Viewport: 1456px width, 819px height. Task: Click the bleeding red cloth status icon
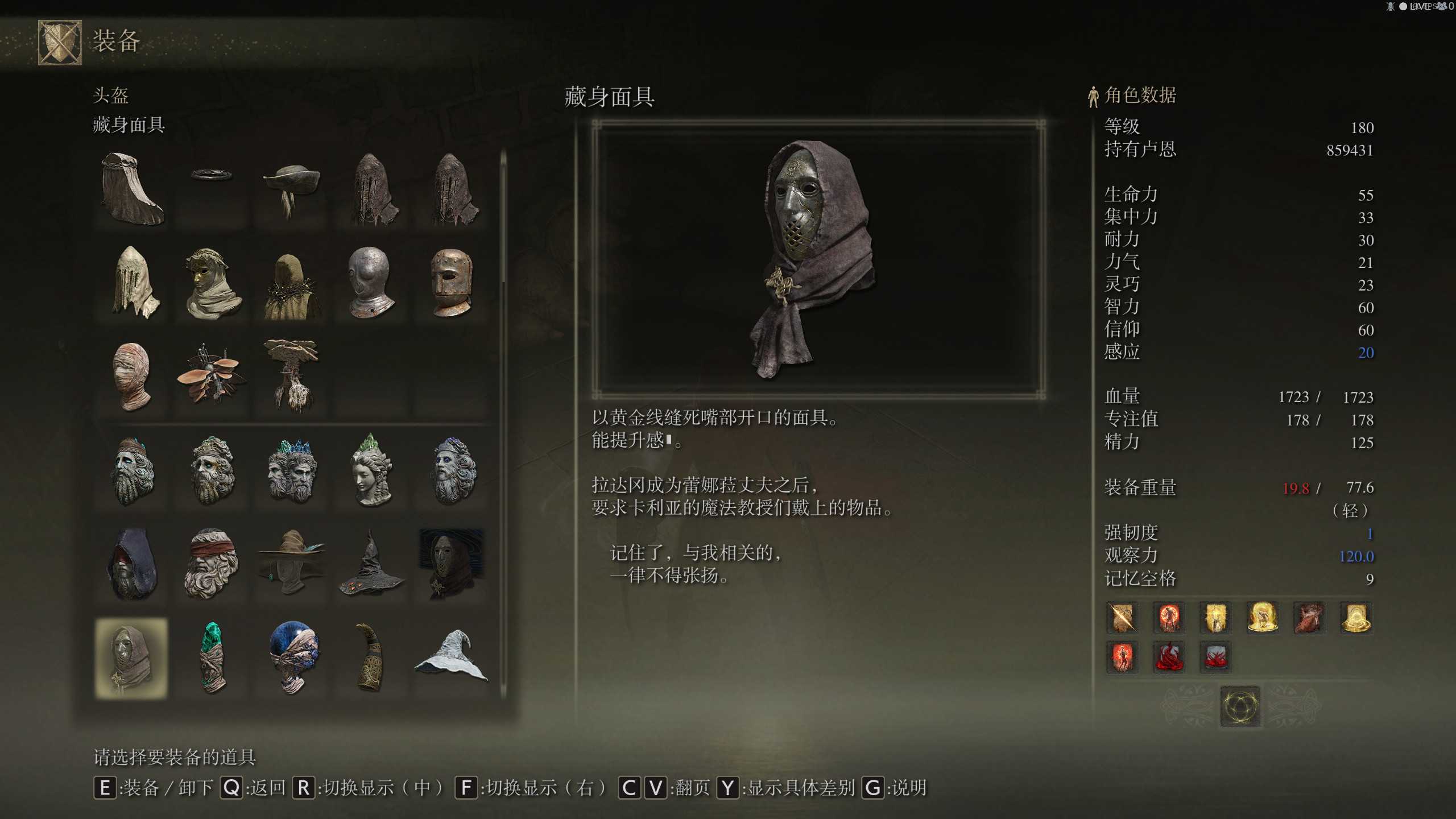coord(1170,658)
